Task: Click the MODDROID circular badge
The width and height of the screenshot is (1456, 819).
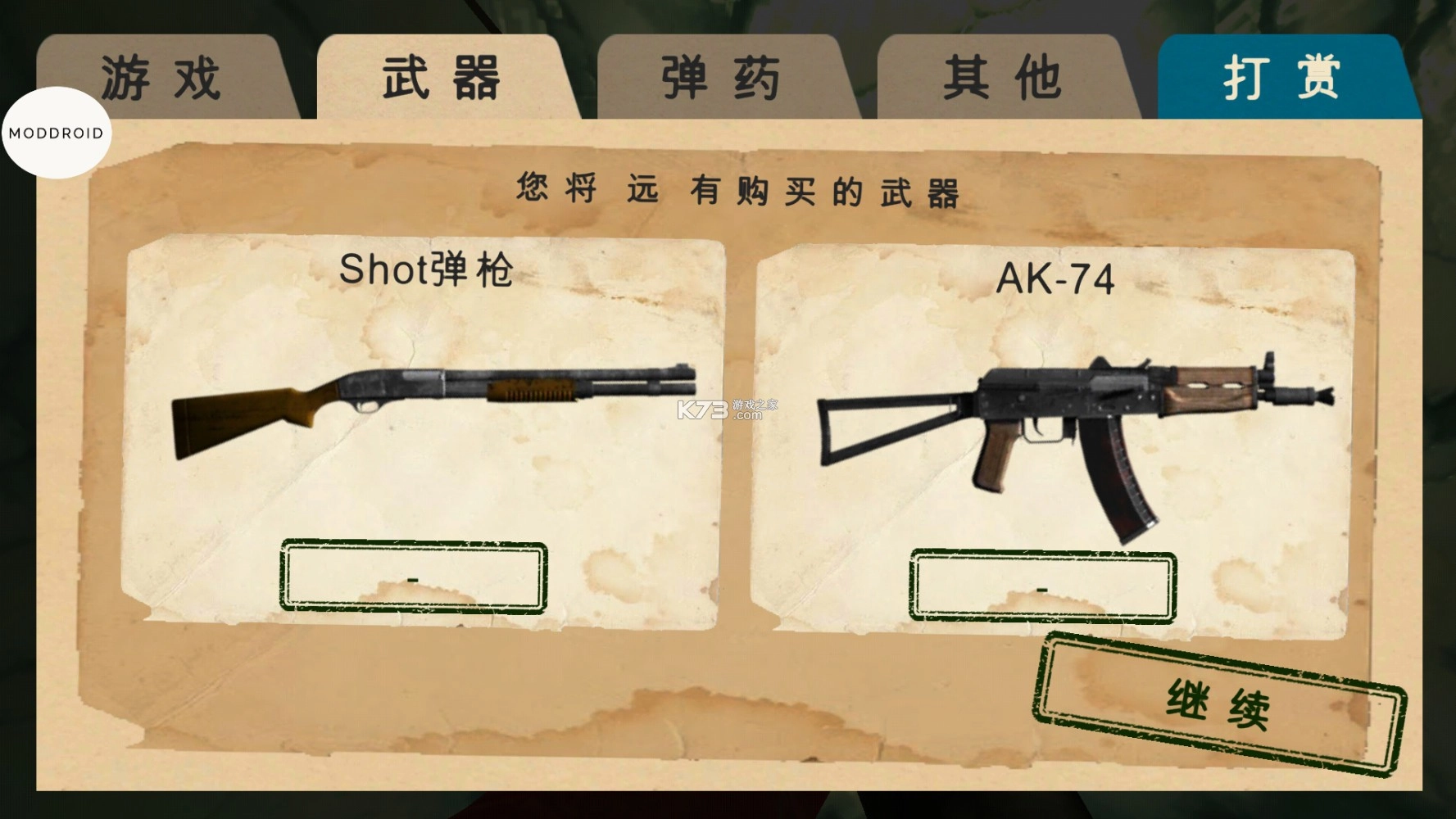Action: click(x=56, y=131)
